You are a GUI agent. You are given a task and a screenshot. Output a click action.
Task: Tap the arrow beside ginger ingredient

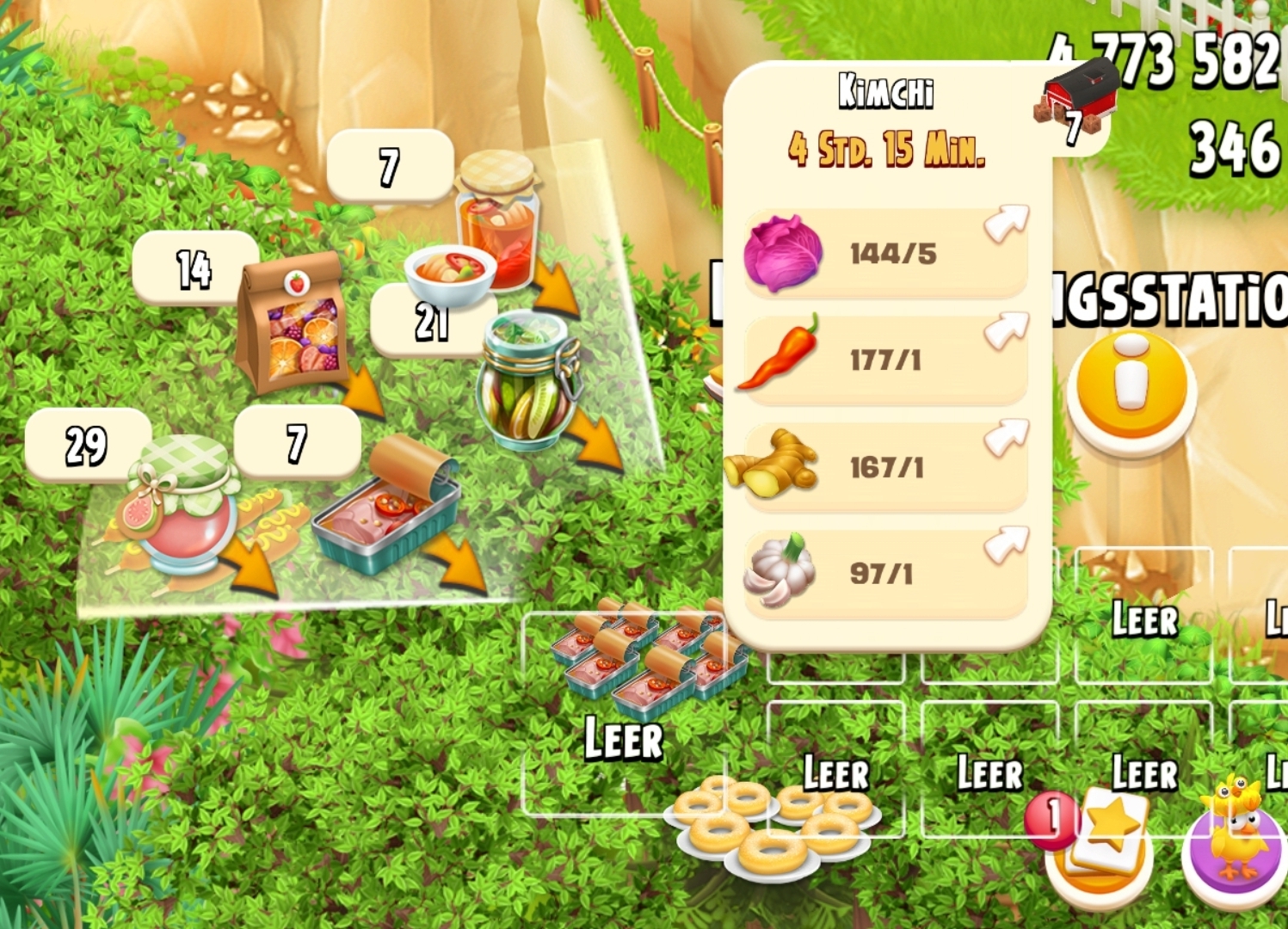pyautogui.click(x=1006, y=437)
